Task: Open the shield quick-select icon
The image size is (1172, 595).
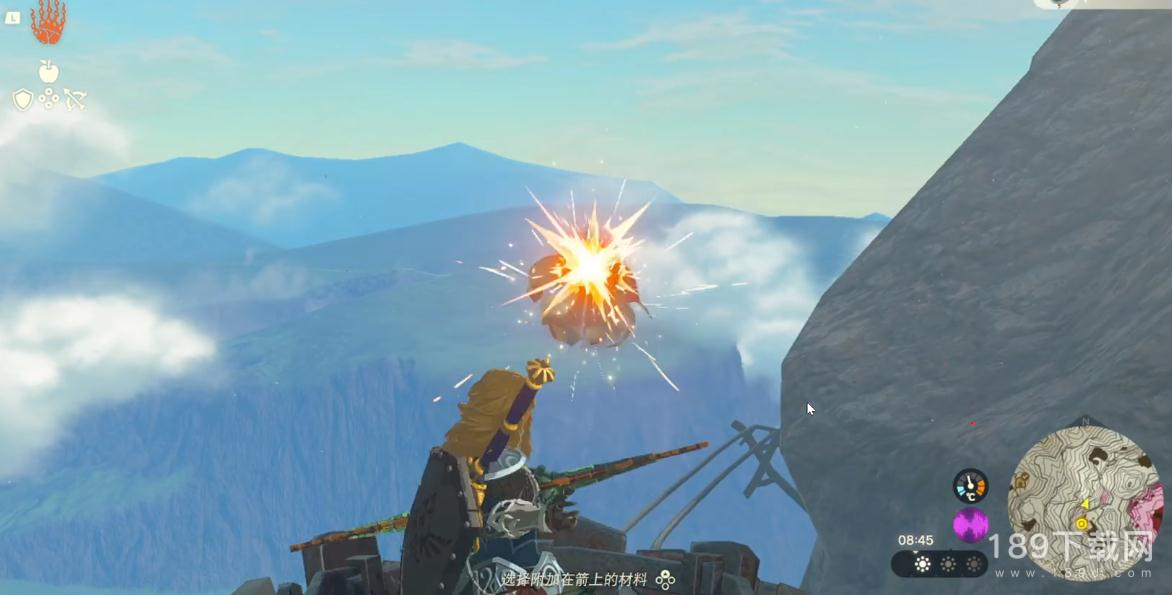Action: click(x=22, y=99)
